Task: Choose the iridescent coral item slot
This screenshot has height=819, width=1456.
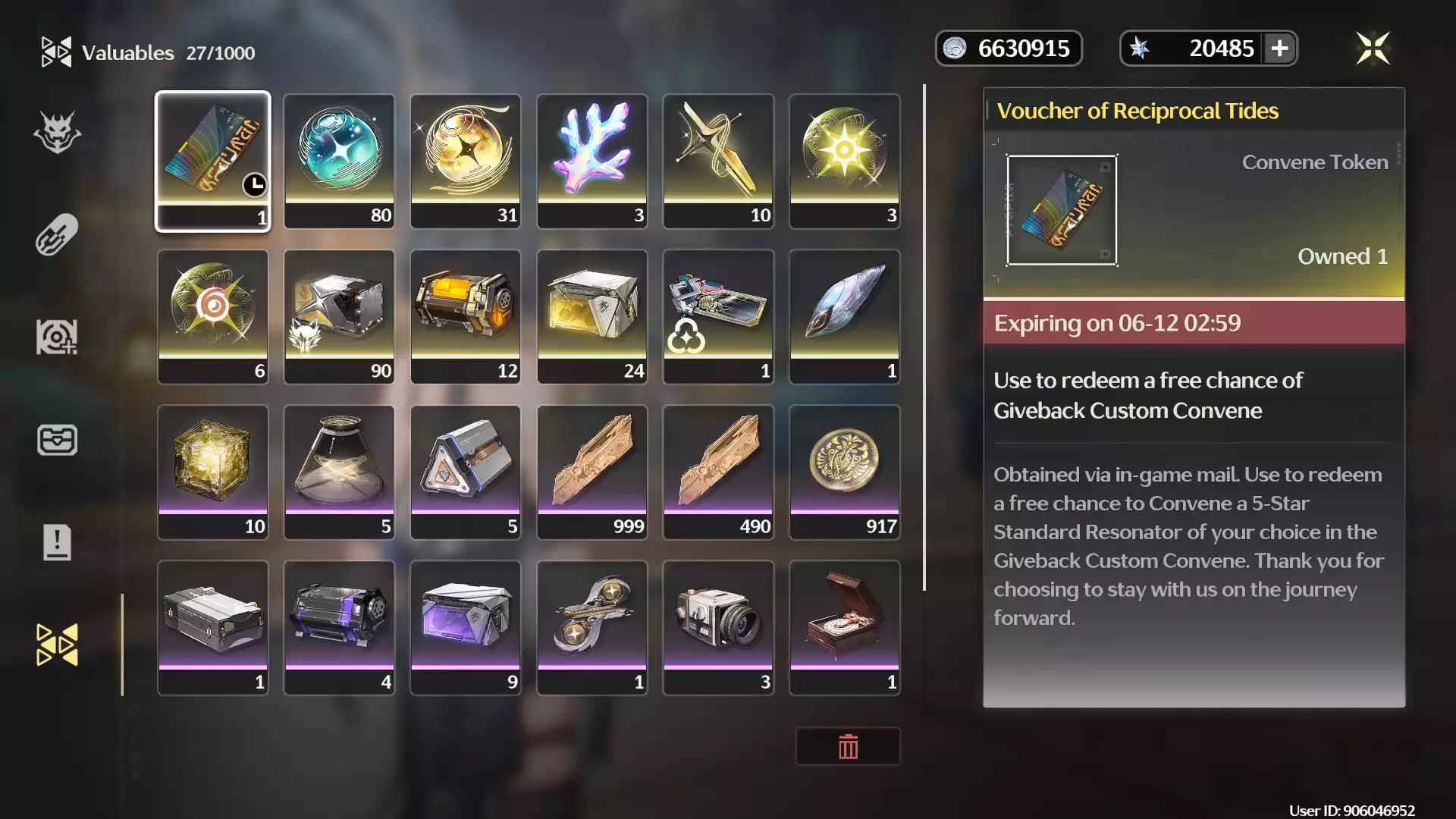Action: point(592,161)
